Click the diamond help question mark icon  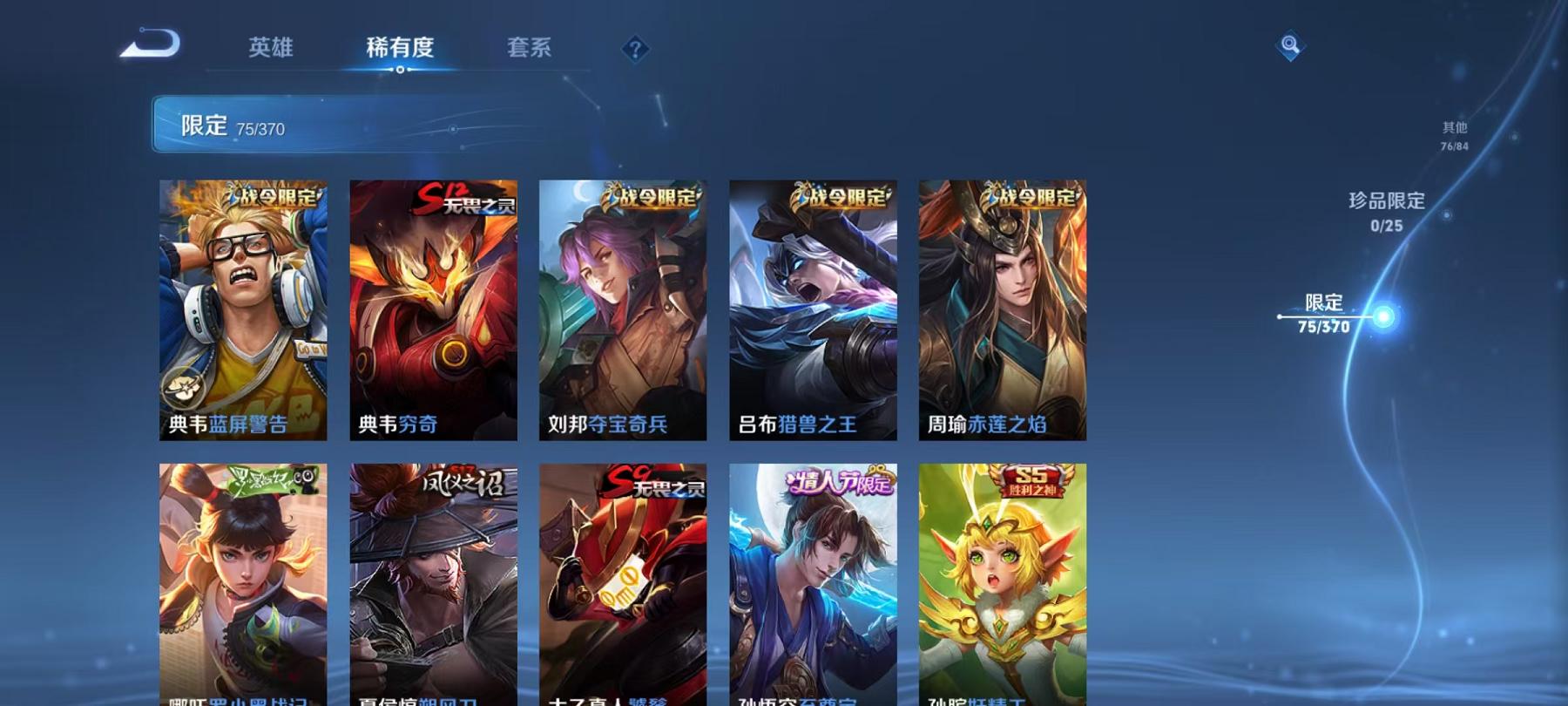[637, 50]
